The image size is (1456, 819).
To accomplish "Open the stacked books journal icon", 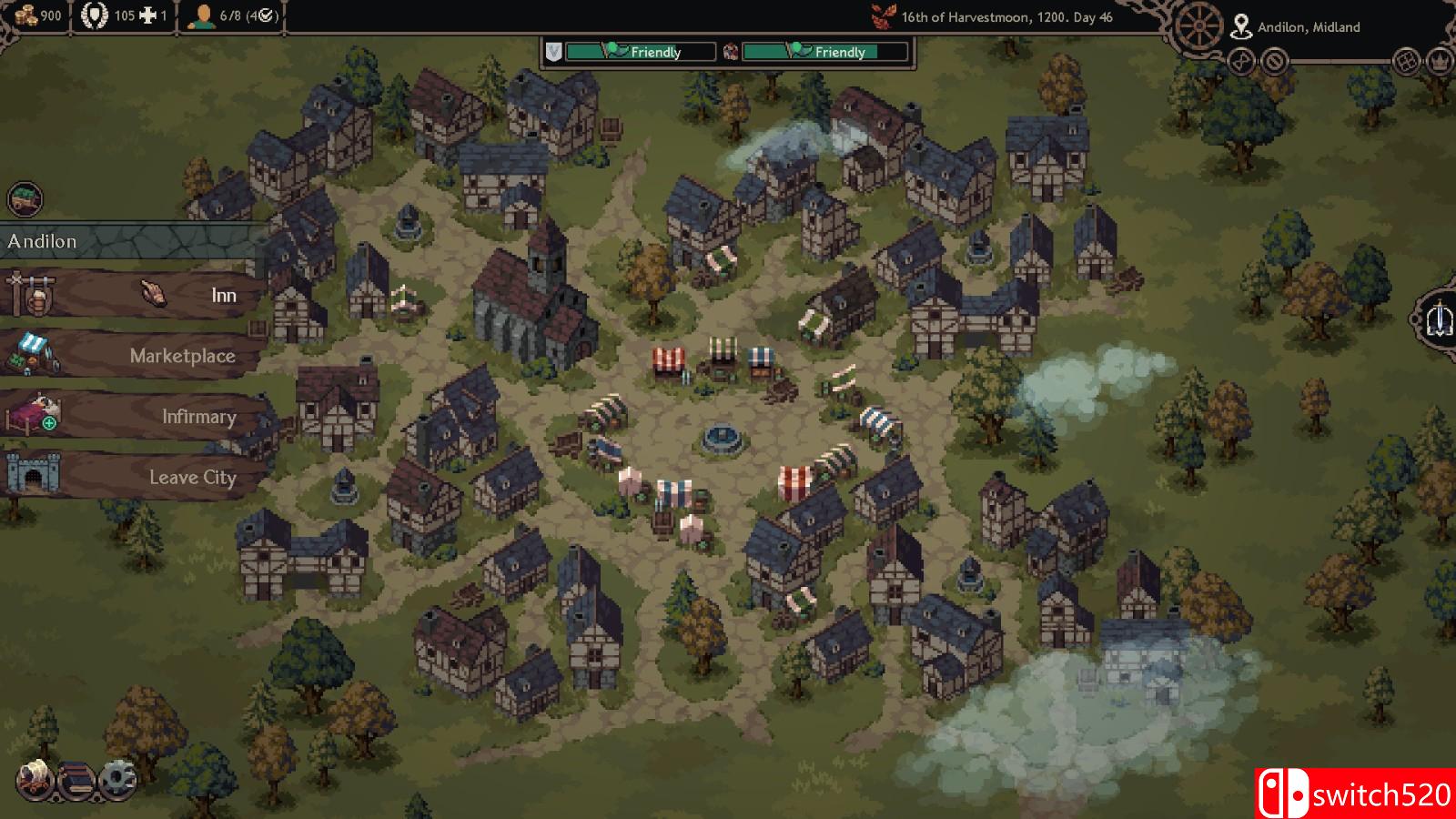I will tap(76, 780).
